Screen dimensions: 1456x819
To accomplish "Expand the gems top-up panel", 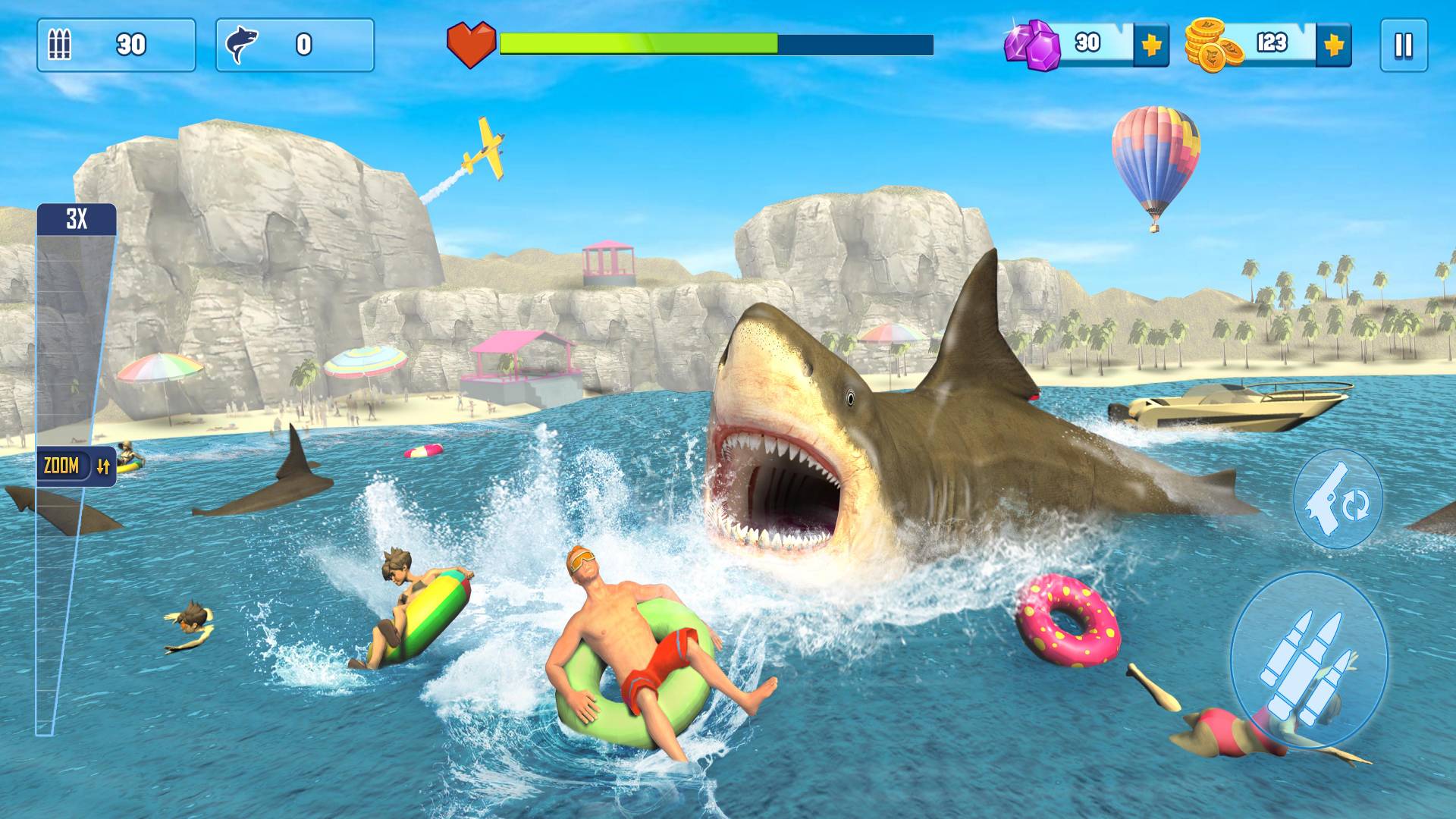I will pos(1150,45).
